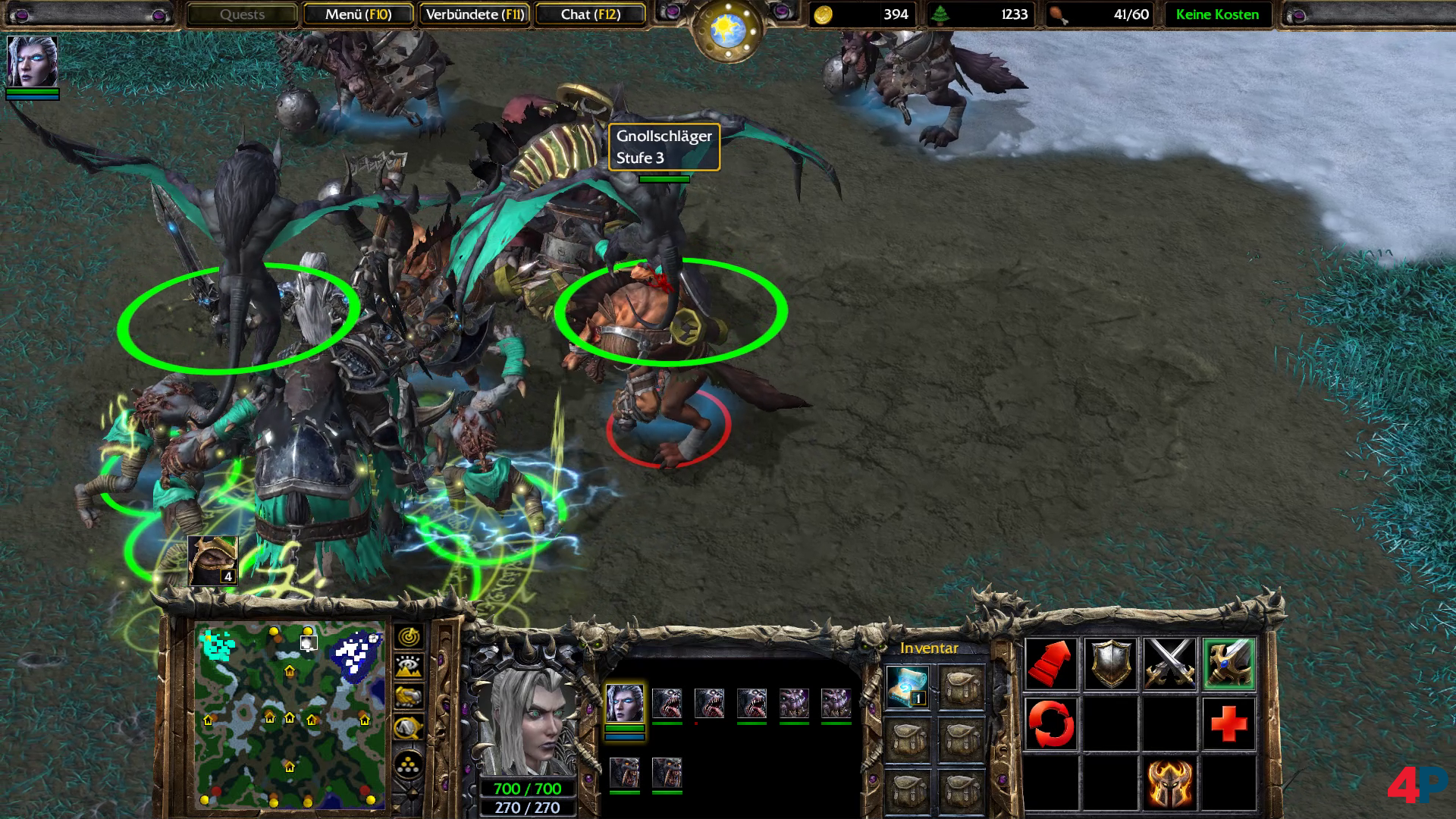The width and height of the screenshot is (1456, 819).
Task: Select the hero icon in the top-left corner
Action: (32, 62)
